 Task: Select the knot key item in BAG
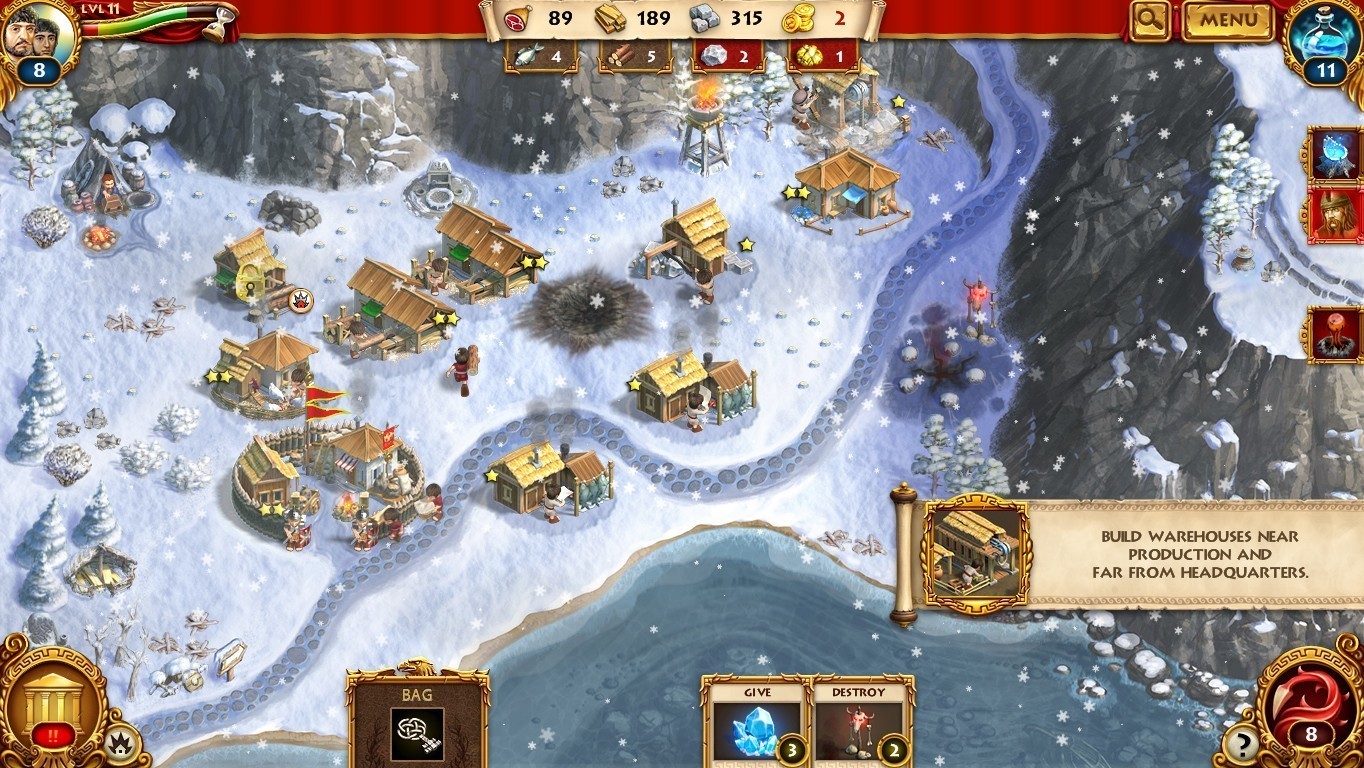click(x=417, y=733)
